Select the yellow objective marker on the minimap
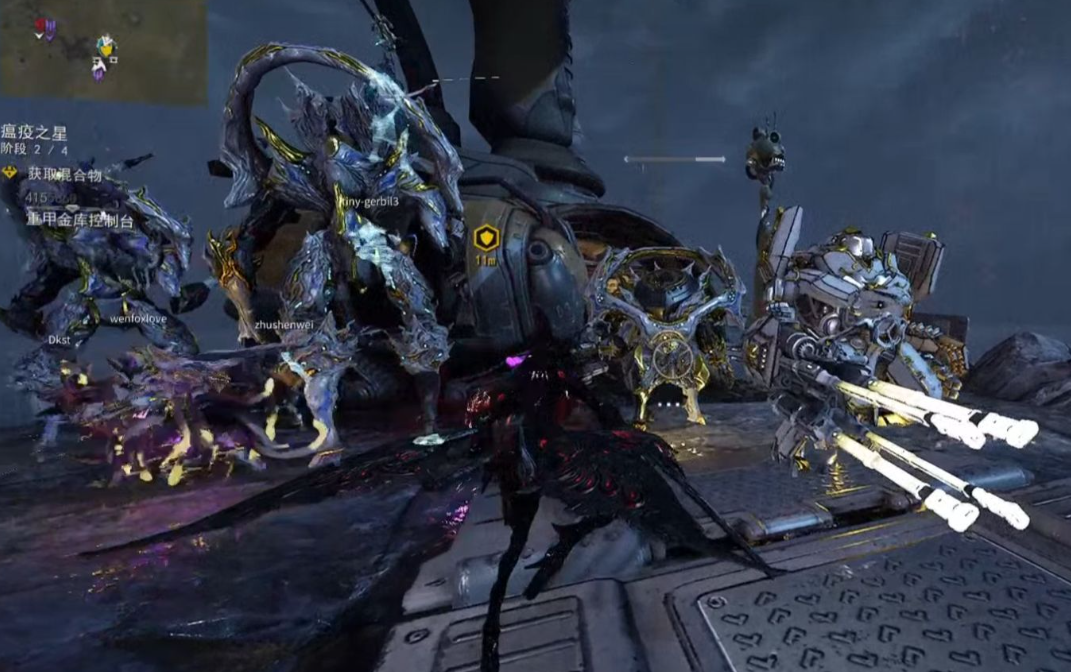 click(105, 44)
